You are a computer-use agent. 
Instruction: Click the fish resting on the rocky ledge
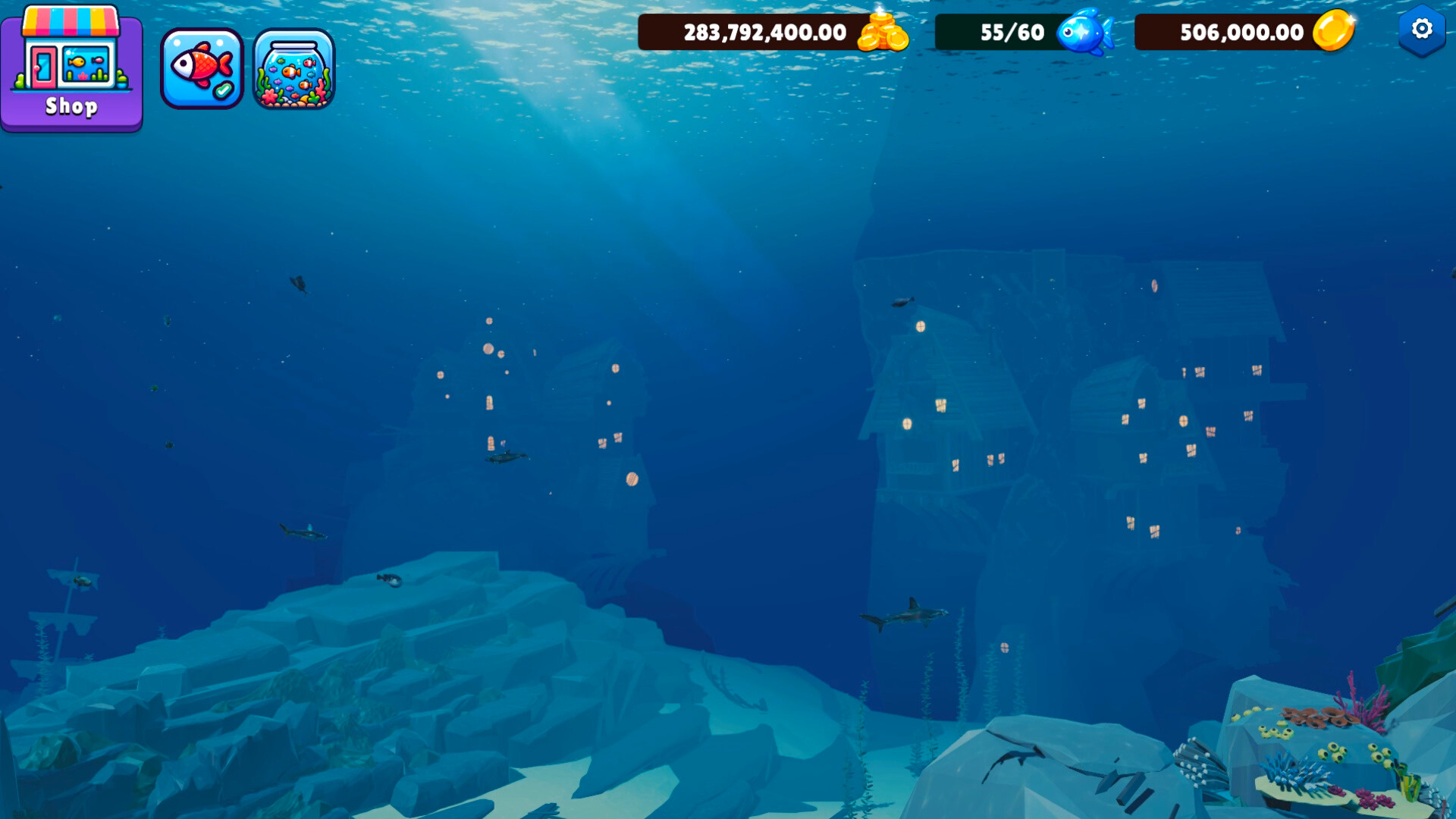(388, 580)
